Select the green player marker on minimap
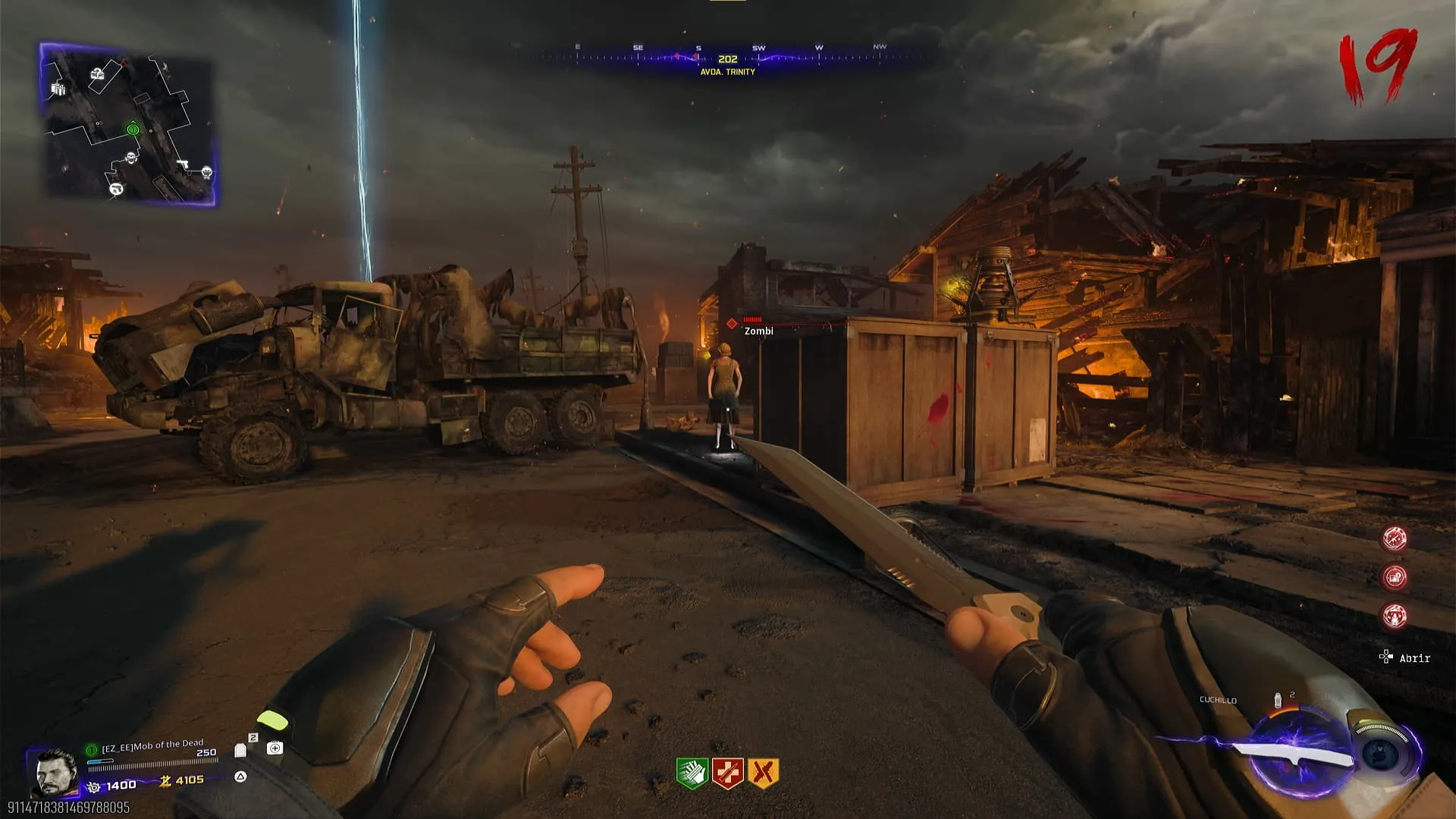Image resolution: width=1456 pixels, height=819 pixels. pyautogui.click(x=133, y=130)
